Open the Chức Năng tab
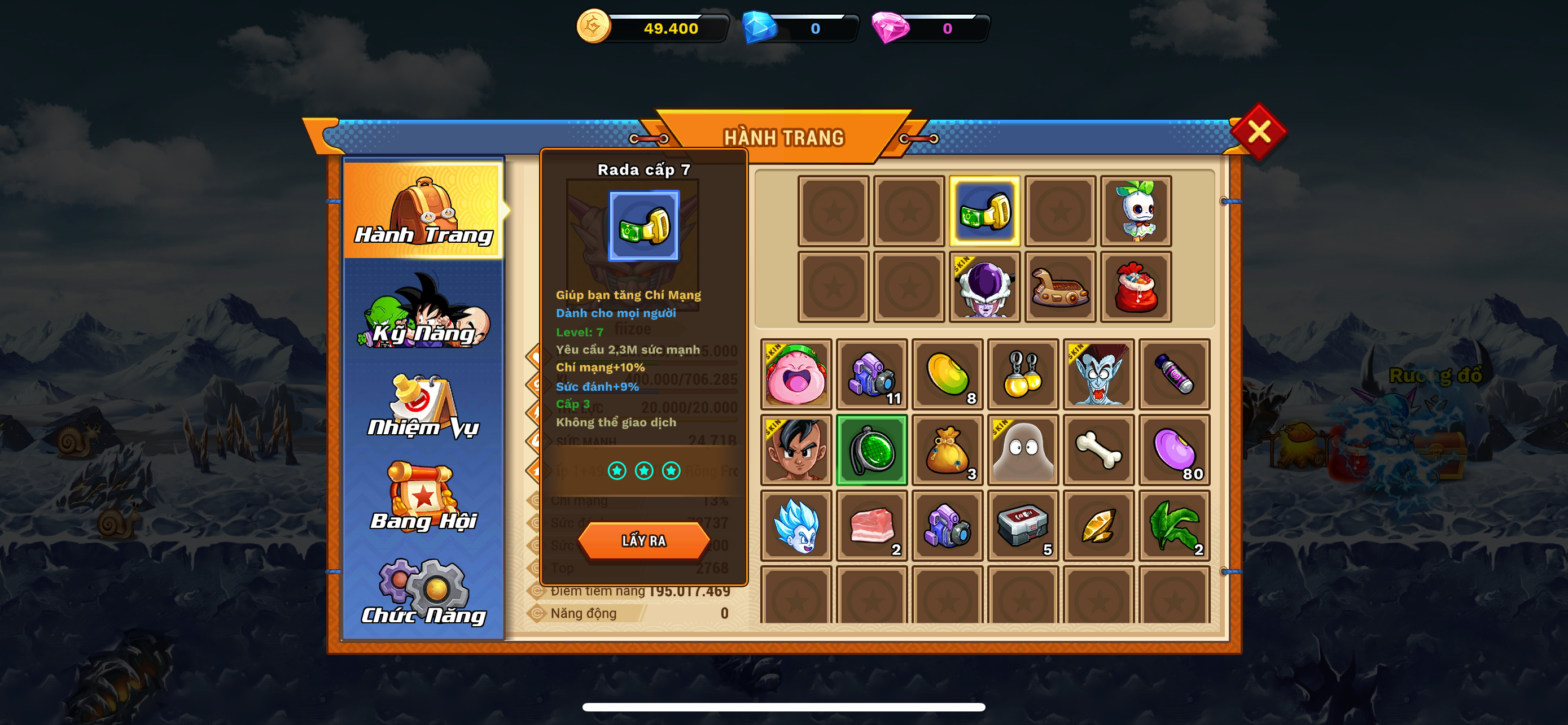The image size is (1568, 725). (x=424, y=592)
